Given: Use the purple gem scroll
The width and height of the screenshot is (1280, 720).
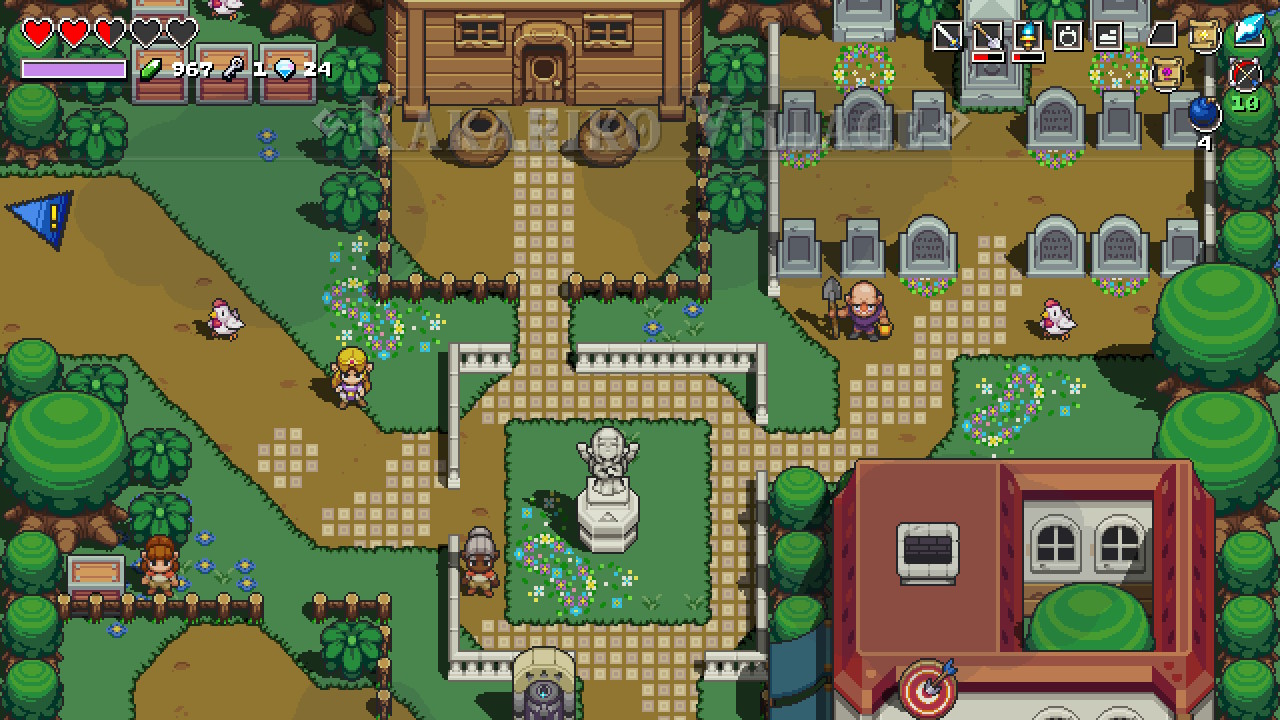Looking at the screenshot, I should coord(1165,73).
